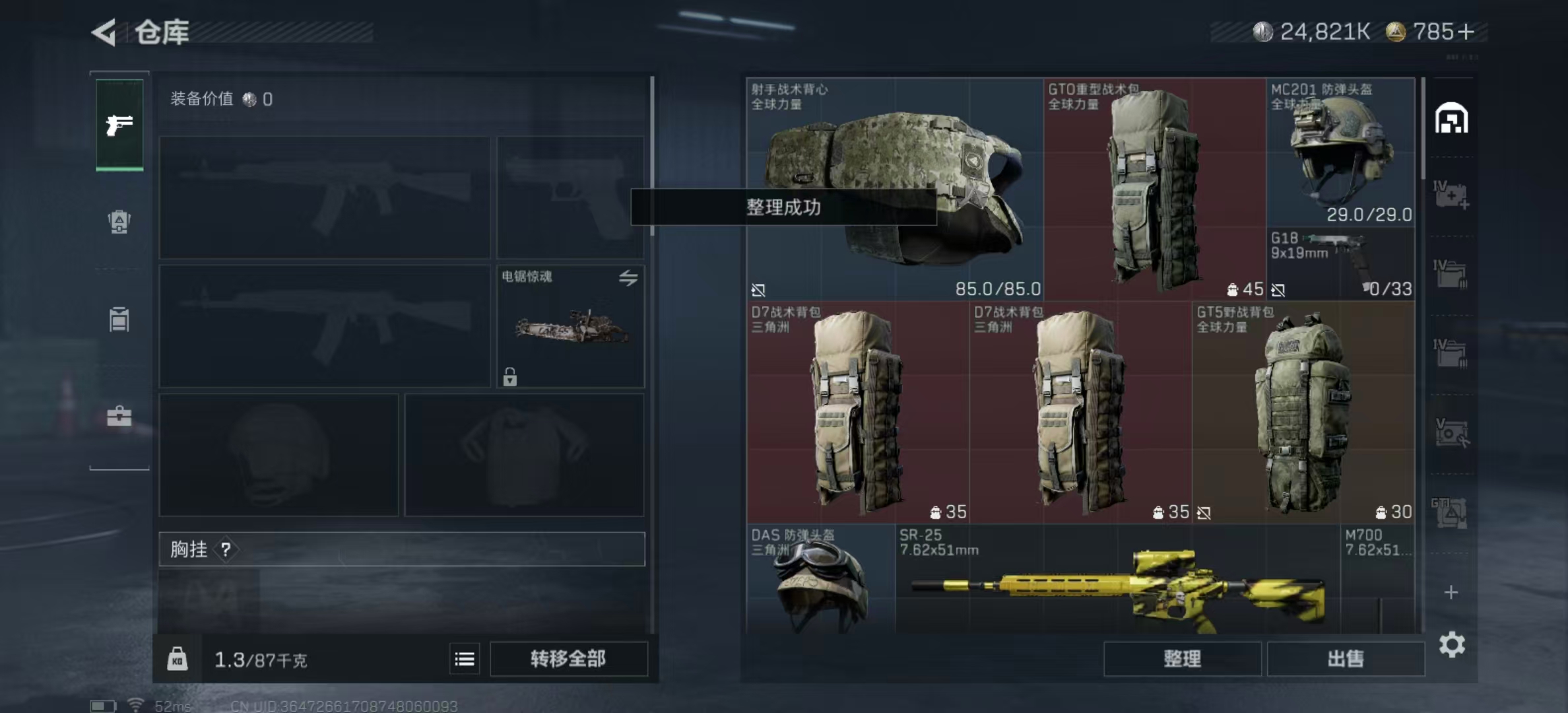Select the GT5野战背包 backpack
The height and width of the screenshot is (713, 1568).
[x=1303, y=412]
